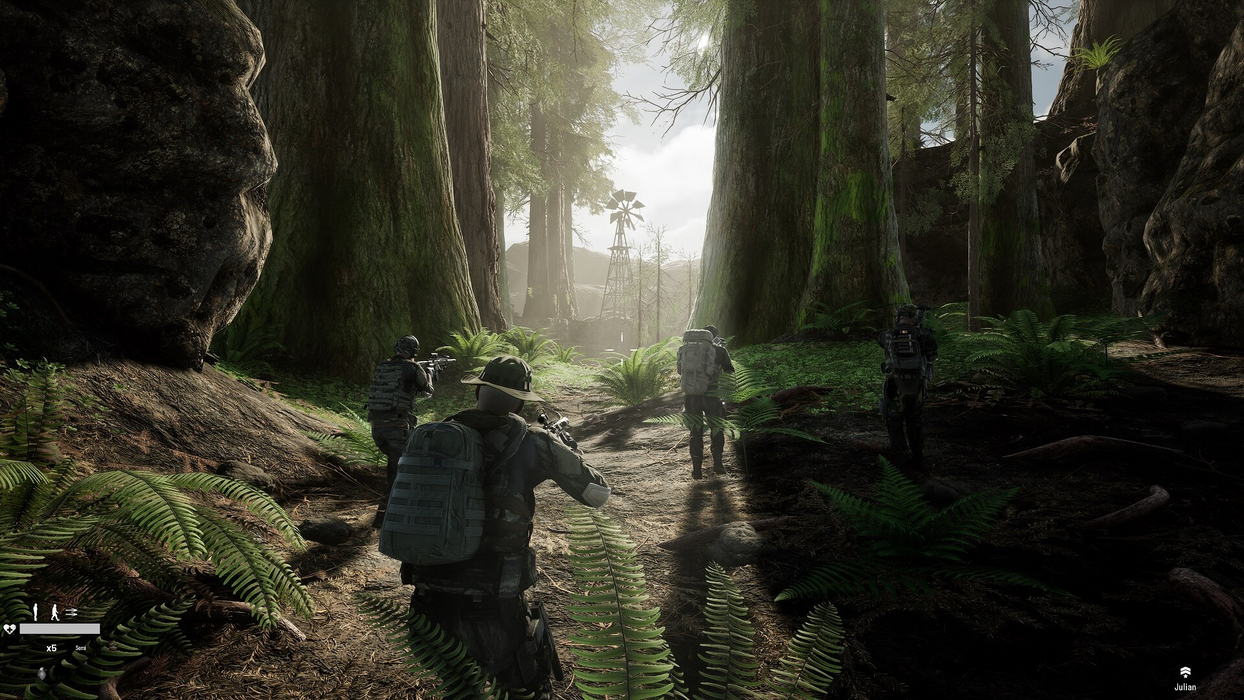Image resolution: width=1244 pixels, height=700 pixels.
Task: Click the heart health icon
Action: [10, 629]
